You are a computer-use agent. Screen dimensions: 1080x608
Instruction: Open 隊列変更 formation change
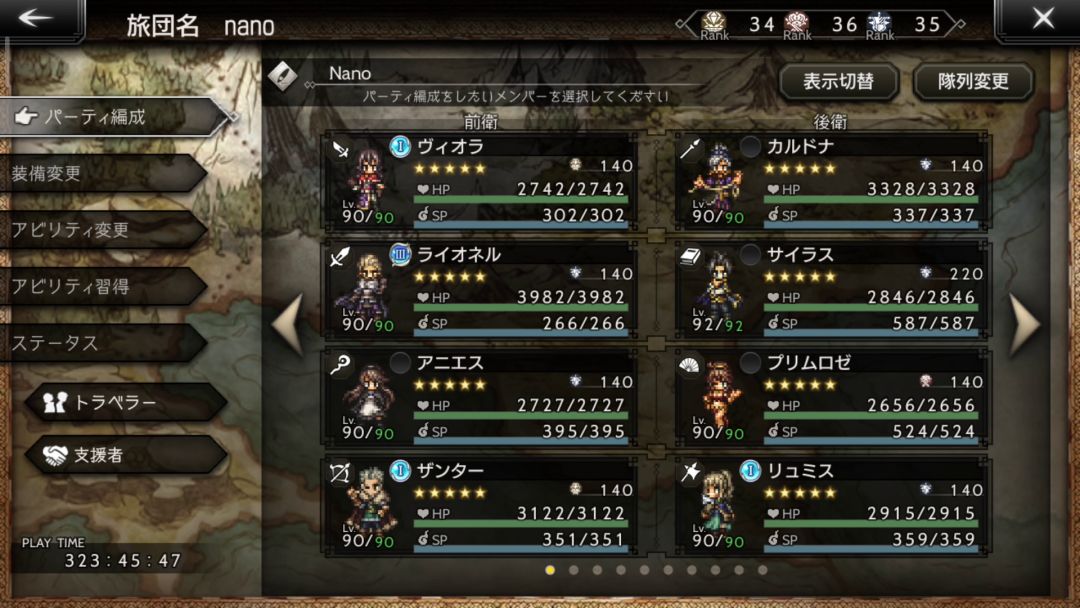click(x=973, y=81)
